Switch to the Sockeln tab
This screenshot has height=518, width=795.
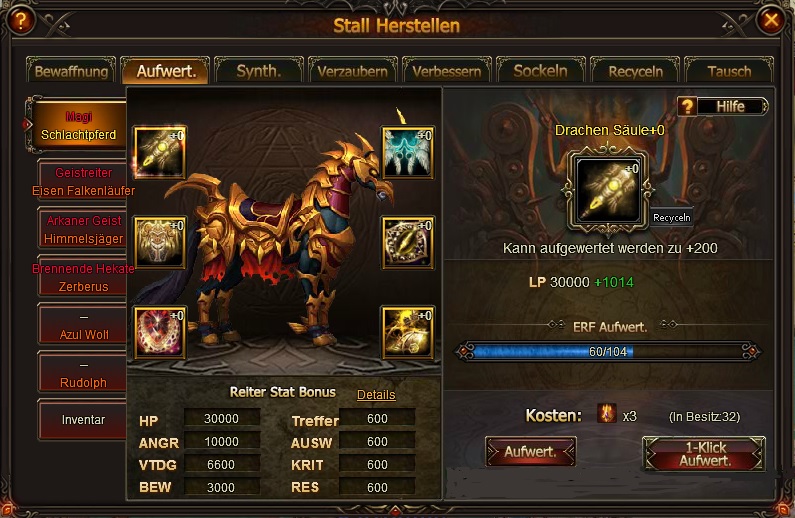540,71
